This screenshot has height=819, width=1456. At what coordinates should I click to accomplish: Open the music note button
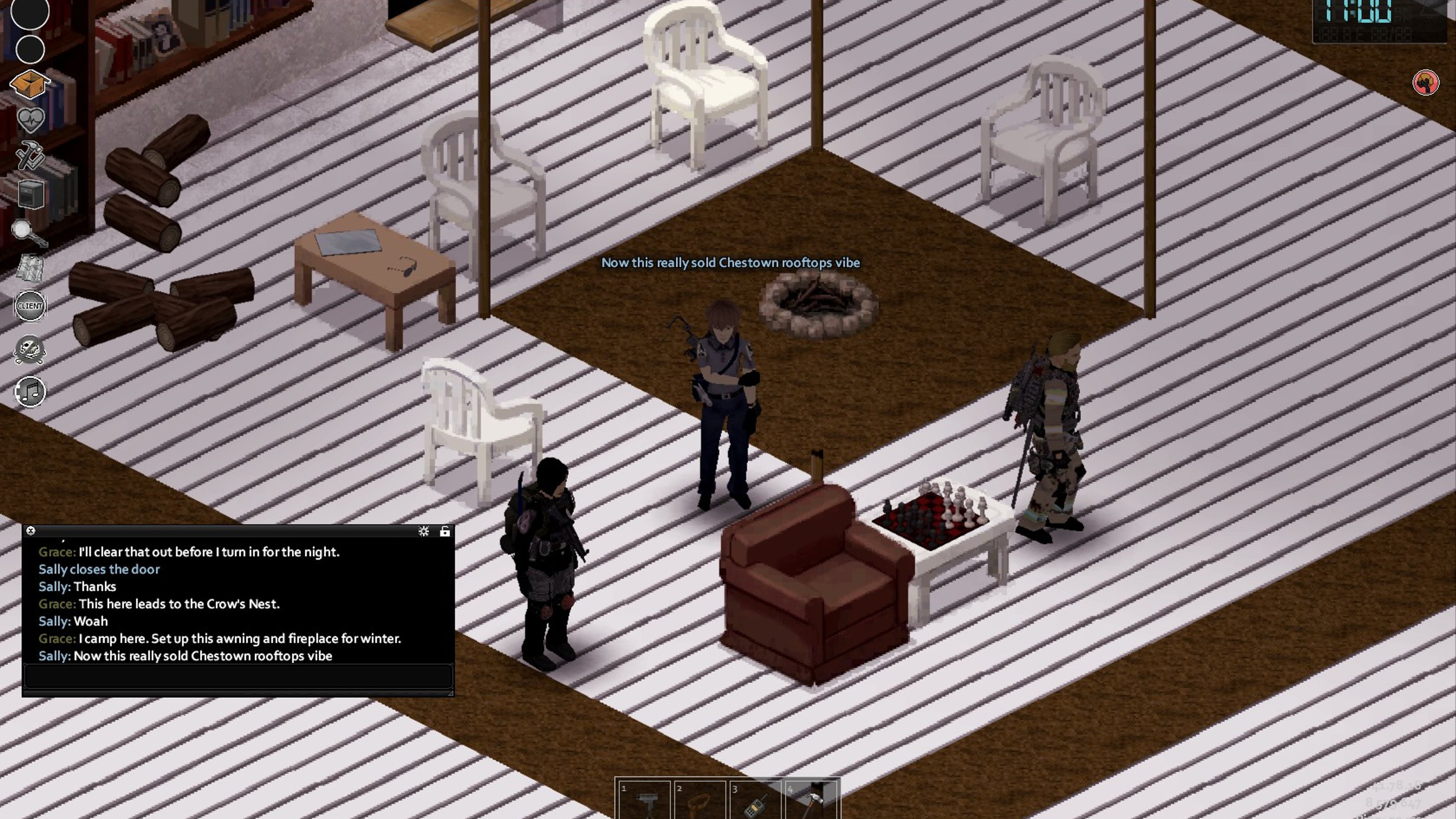30,391
